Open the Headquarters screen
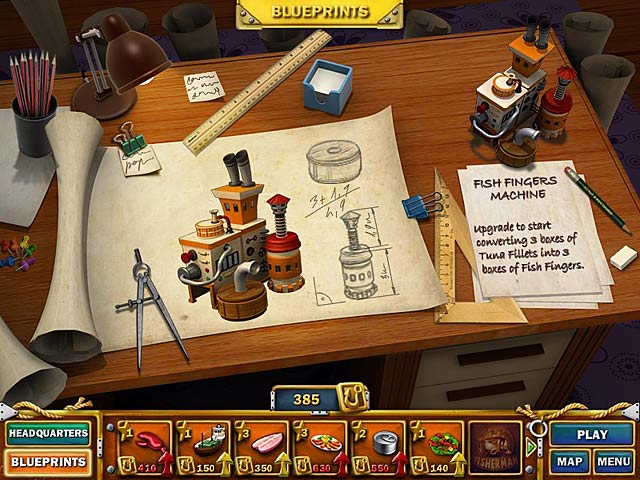This screenshot has height=480, width=640. (47, 434)
